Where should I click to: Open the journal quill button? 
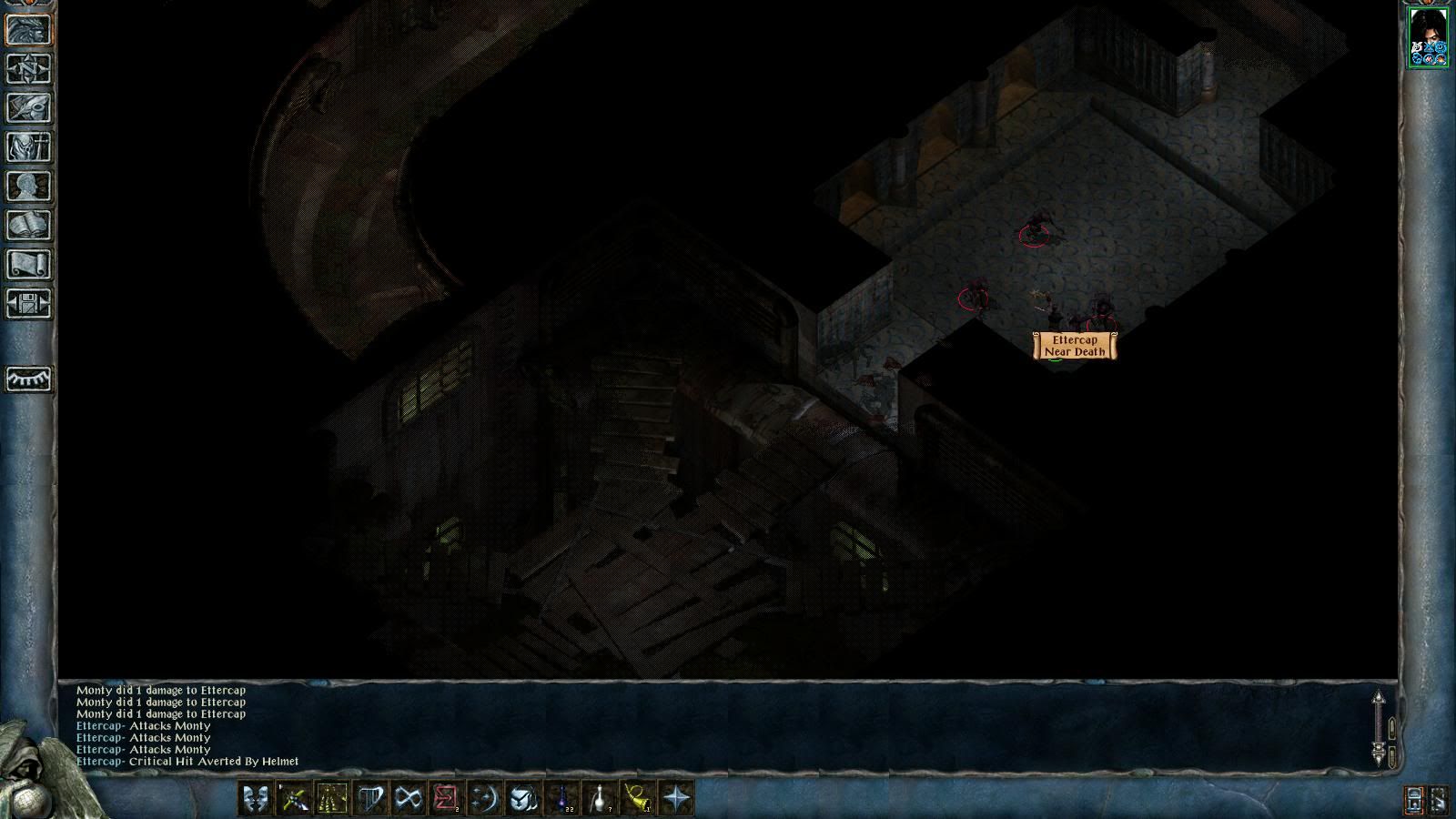(29, 108)
